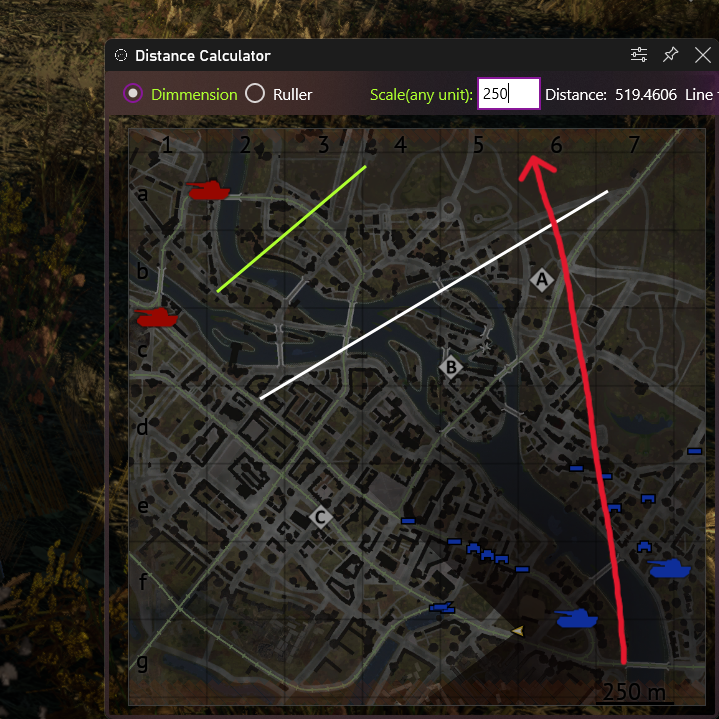Select the Dimmension radio option
Screen dimensions: 719x719
[x=133, y=94]
